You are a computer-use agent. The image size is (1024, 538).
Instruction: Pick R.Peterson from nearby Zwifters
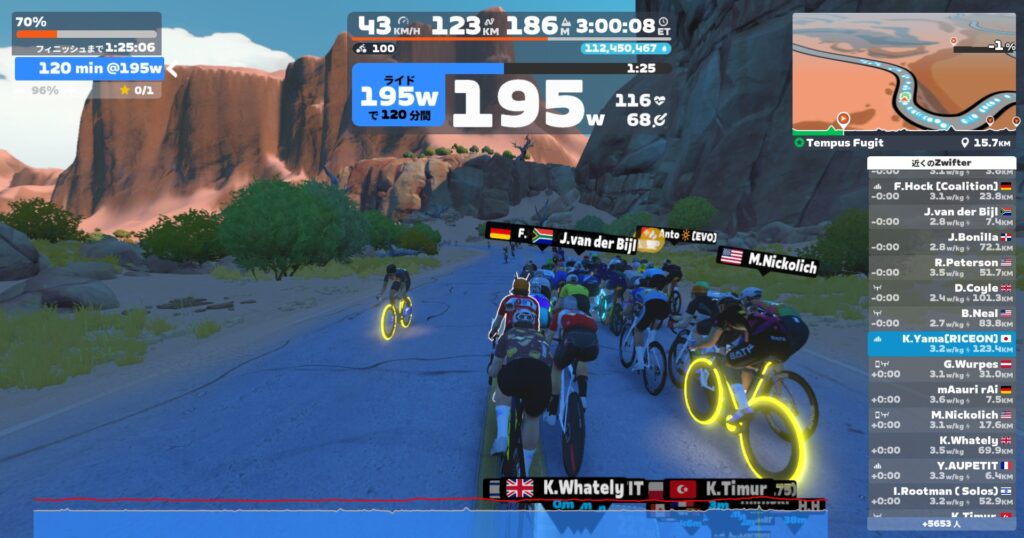click(x=941, y=267)
